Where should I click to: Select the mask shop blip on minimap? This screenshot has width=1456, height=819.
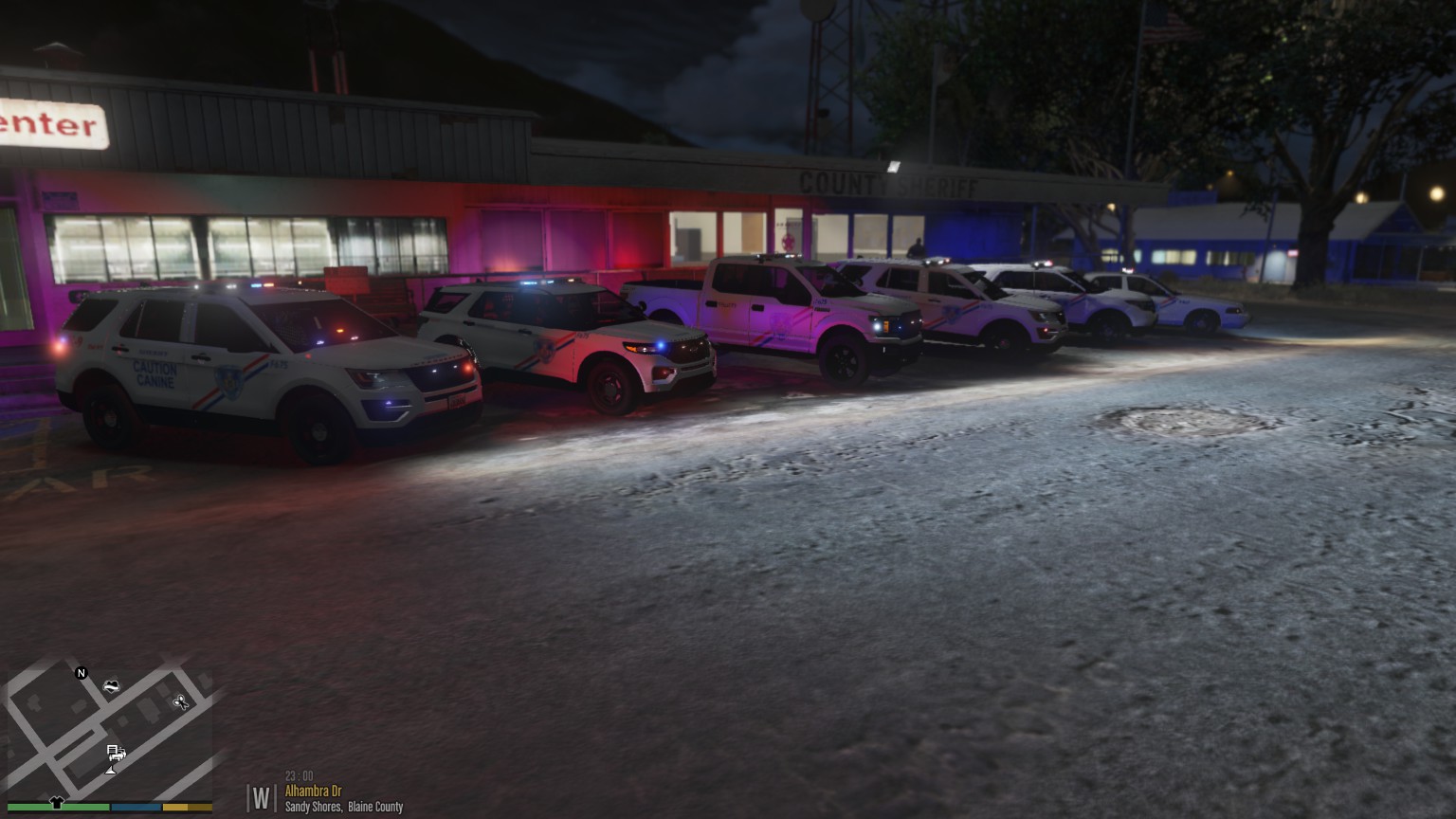tap(111, 685)
